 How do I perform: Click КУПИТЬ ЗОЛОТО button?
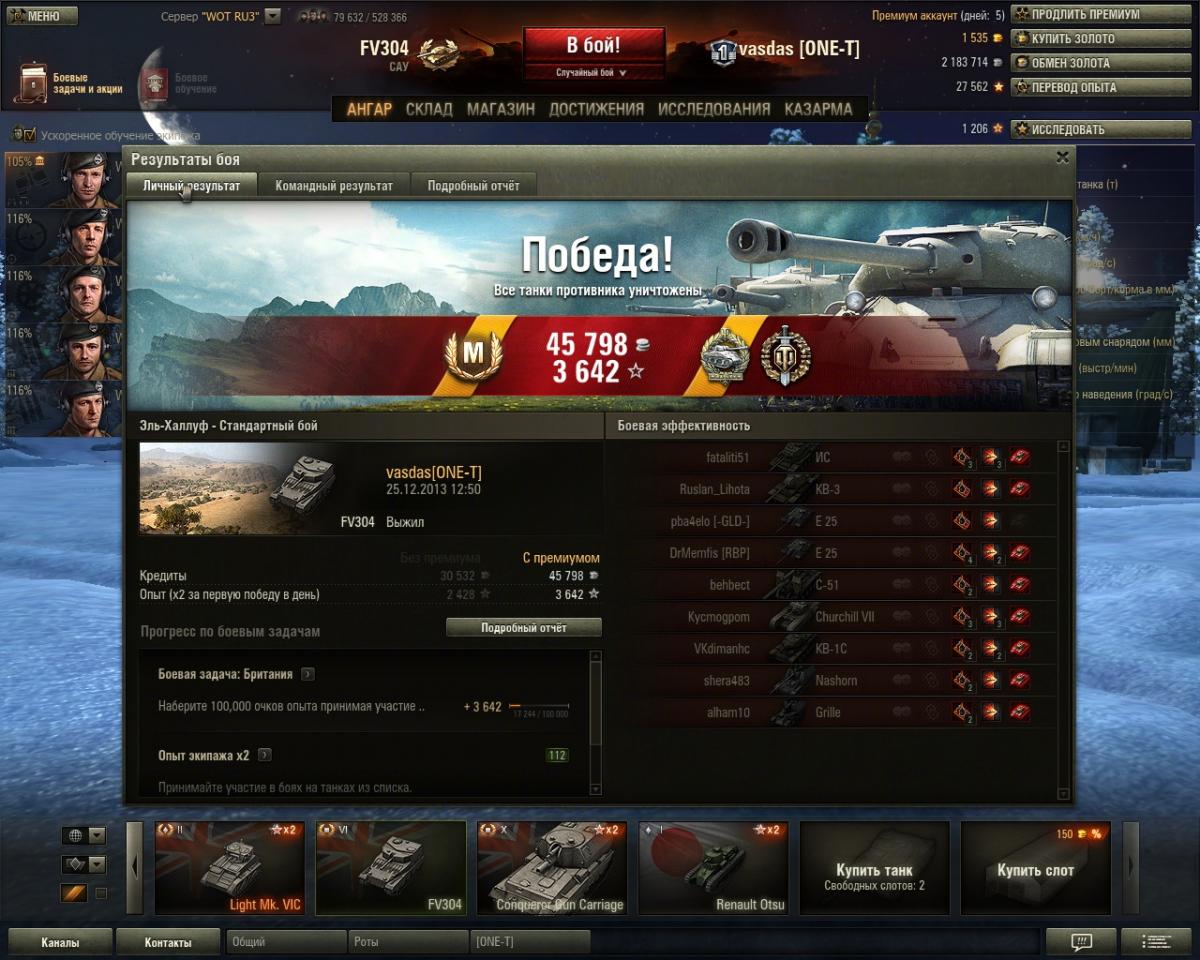click(x=1085, y=39)
